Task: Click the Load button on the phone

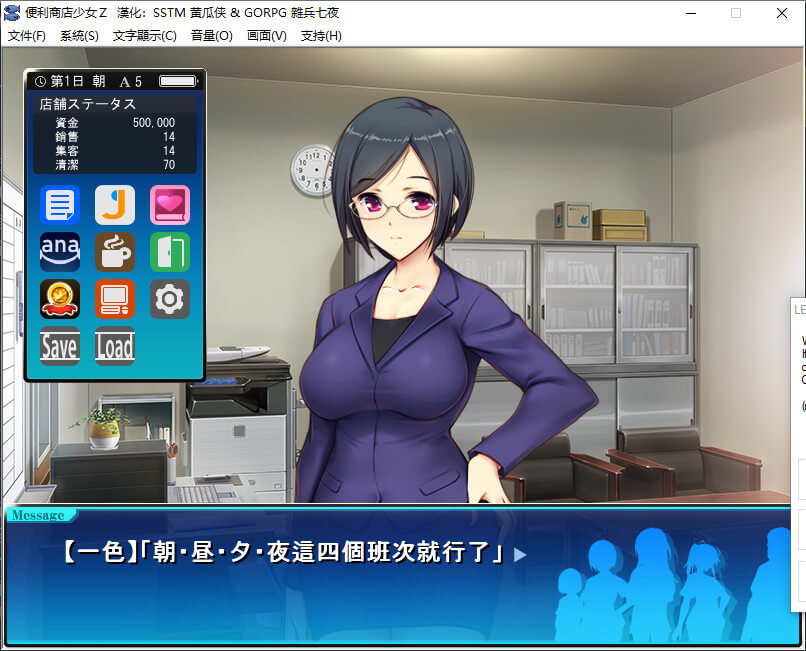Action: [x=115, y=346]
